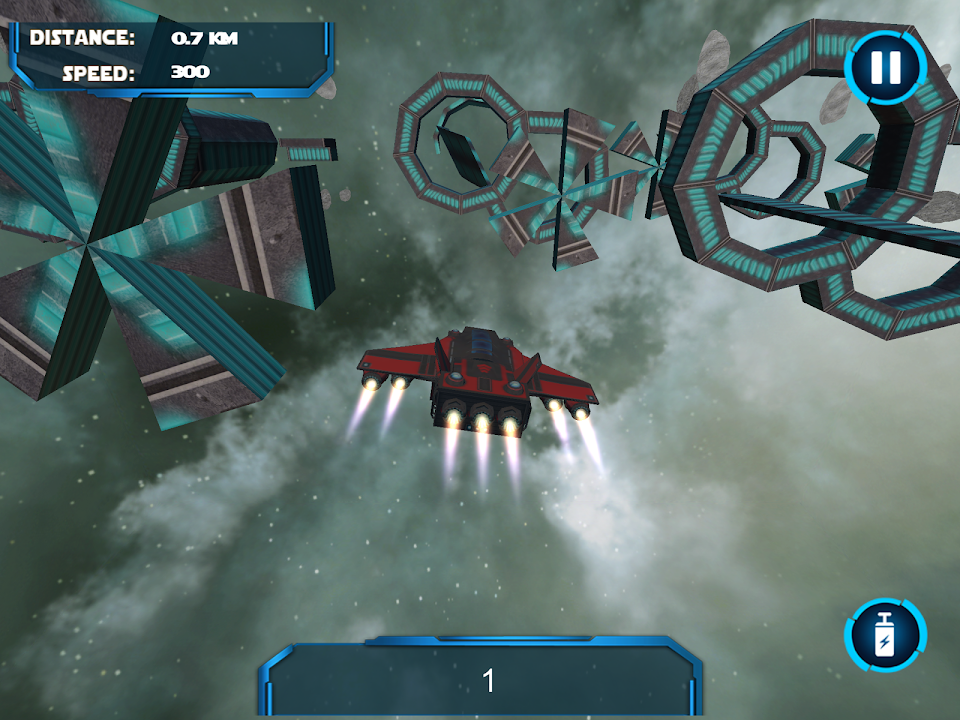Pause the game with the pause button
The height and width of the screenshot is (720, 960).
pos(885,68)
